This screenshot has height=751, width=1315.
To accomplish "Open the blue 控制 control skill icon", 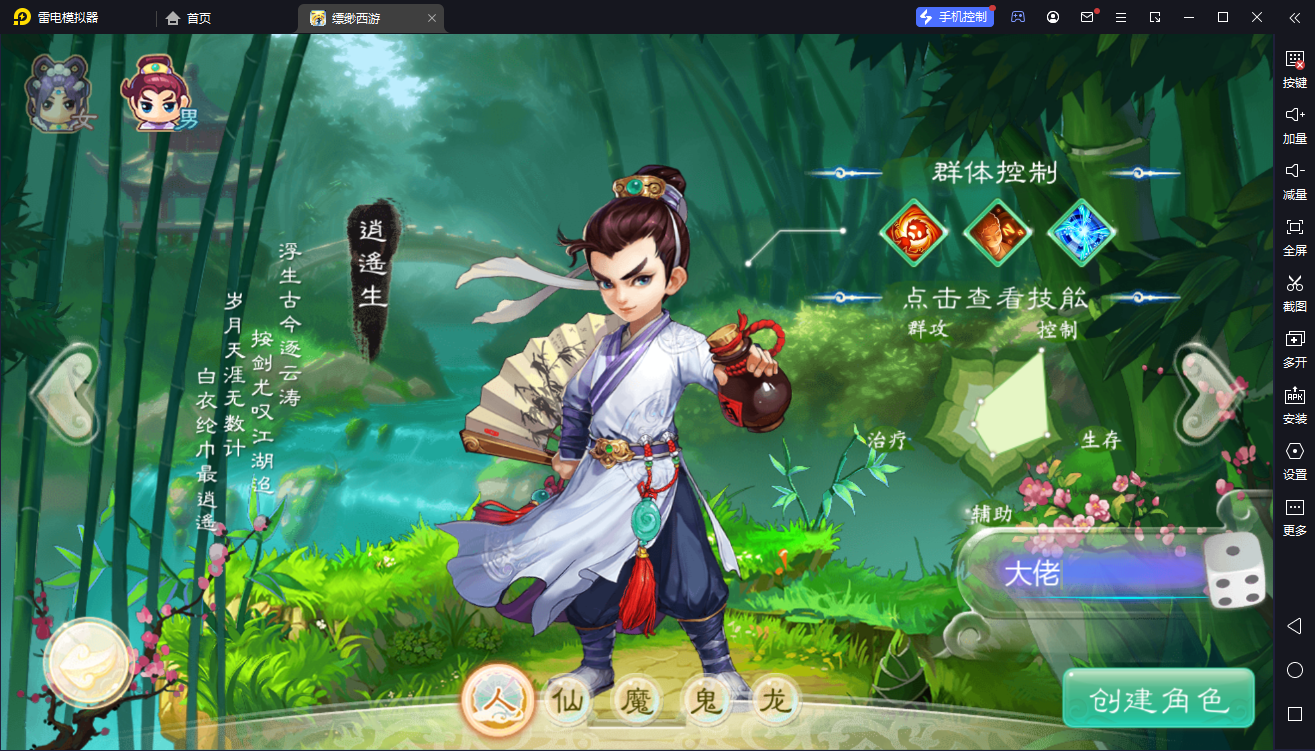I will coord(1081,234).
